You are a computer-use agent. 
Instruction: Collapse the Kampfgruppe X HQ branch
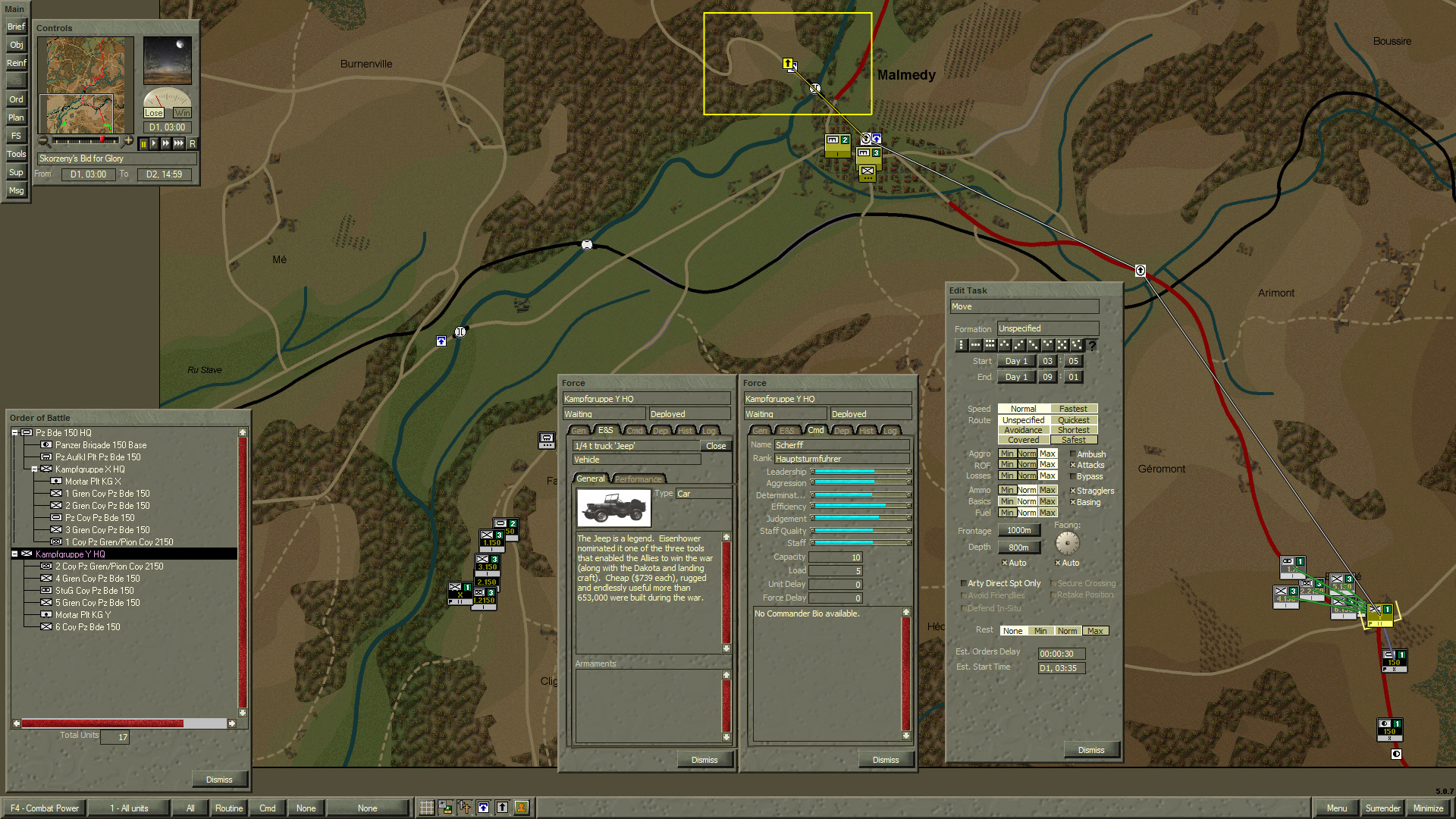point(34,469)
